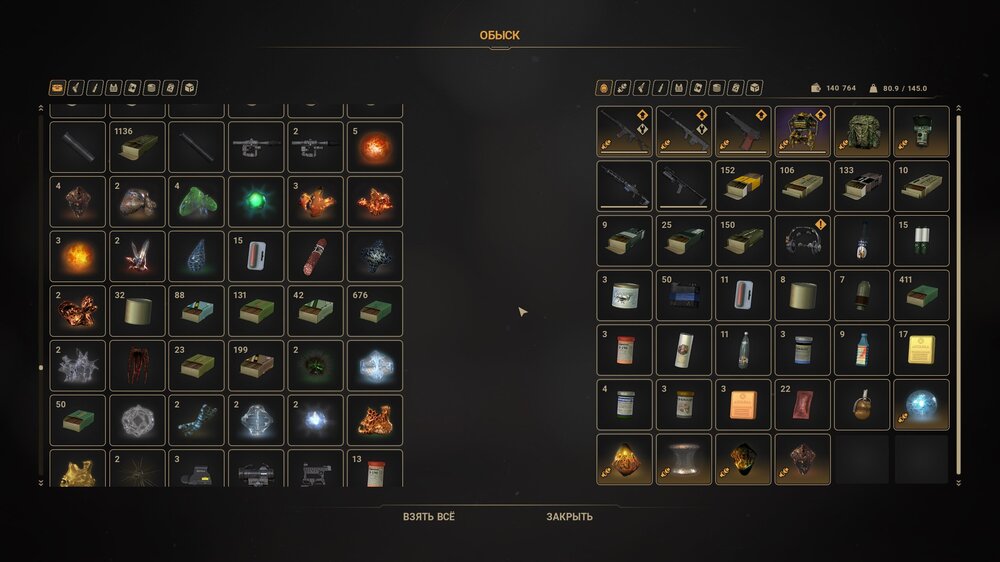Screen dimensions: 1000x562
Task: Click the ВЗЯТЬ ВСЁ take-all button
Action: (429, 517)
